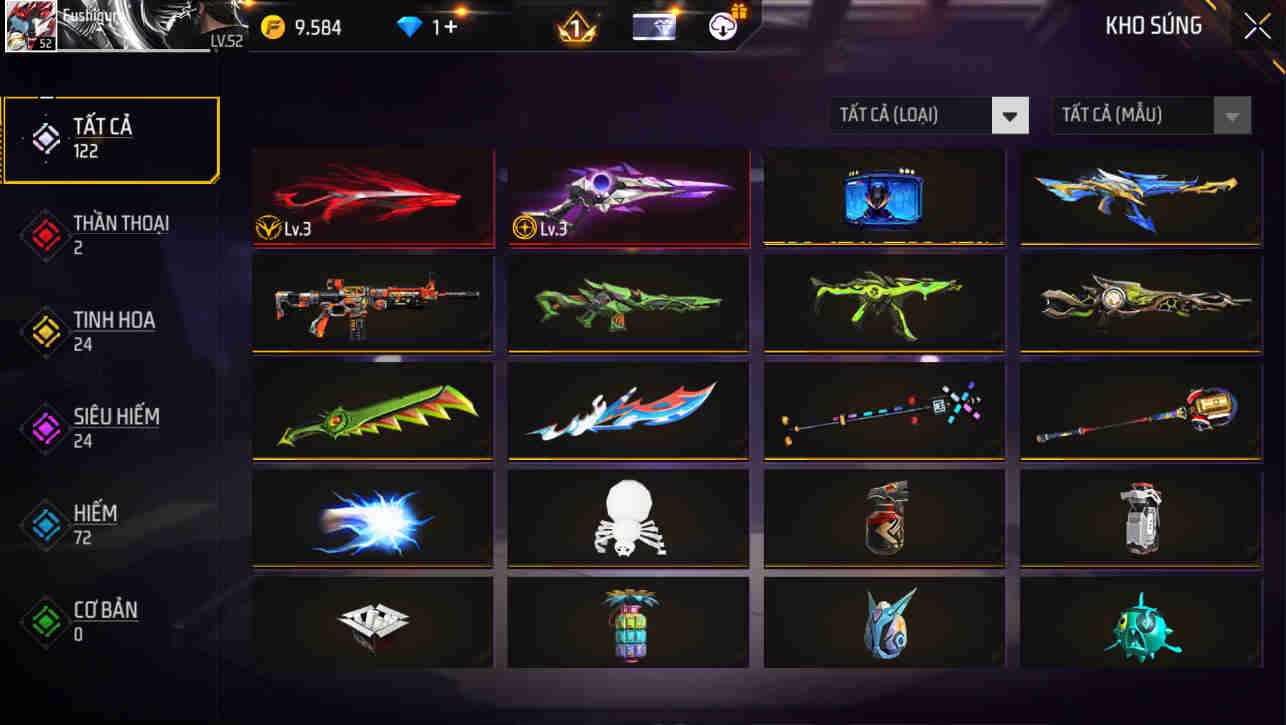
Task: Open the TẤT CẢ (MẪU) filter dropdown
Action: pyautogui.click(x=1150, y=115)
